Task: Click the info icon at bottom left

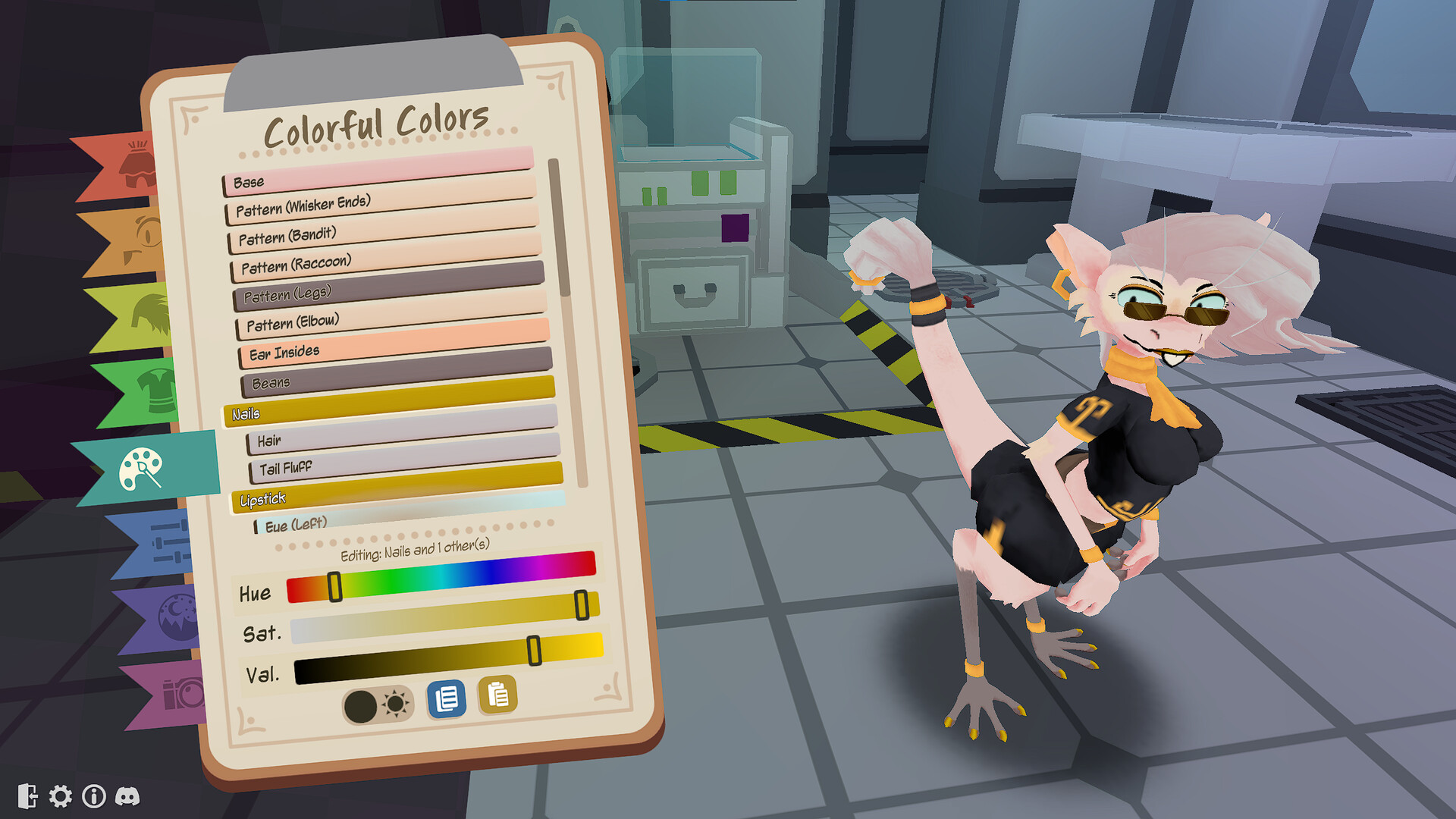Action: click(x=94, y=797)
